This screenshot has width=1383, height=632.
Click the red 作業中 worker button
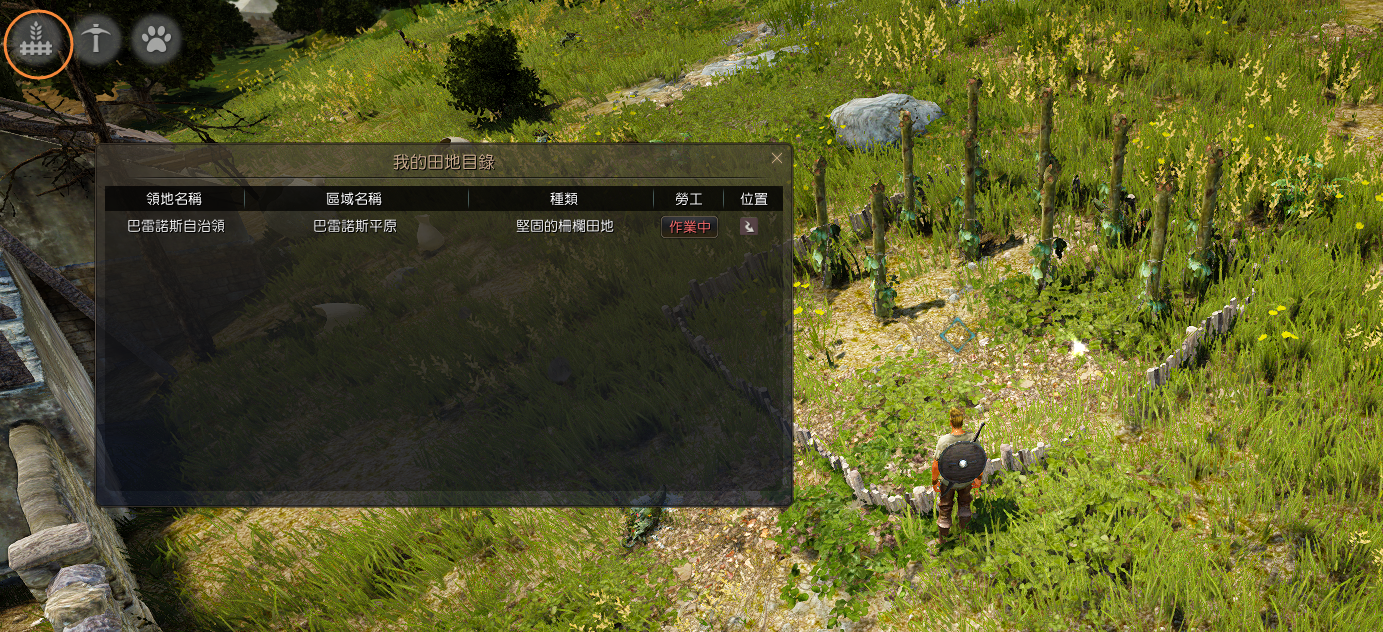pyautogui.click(x=689, y=227)
